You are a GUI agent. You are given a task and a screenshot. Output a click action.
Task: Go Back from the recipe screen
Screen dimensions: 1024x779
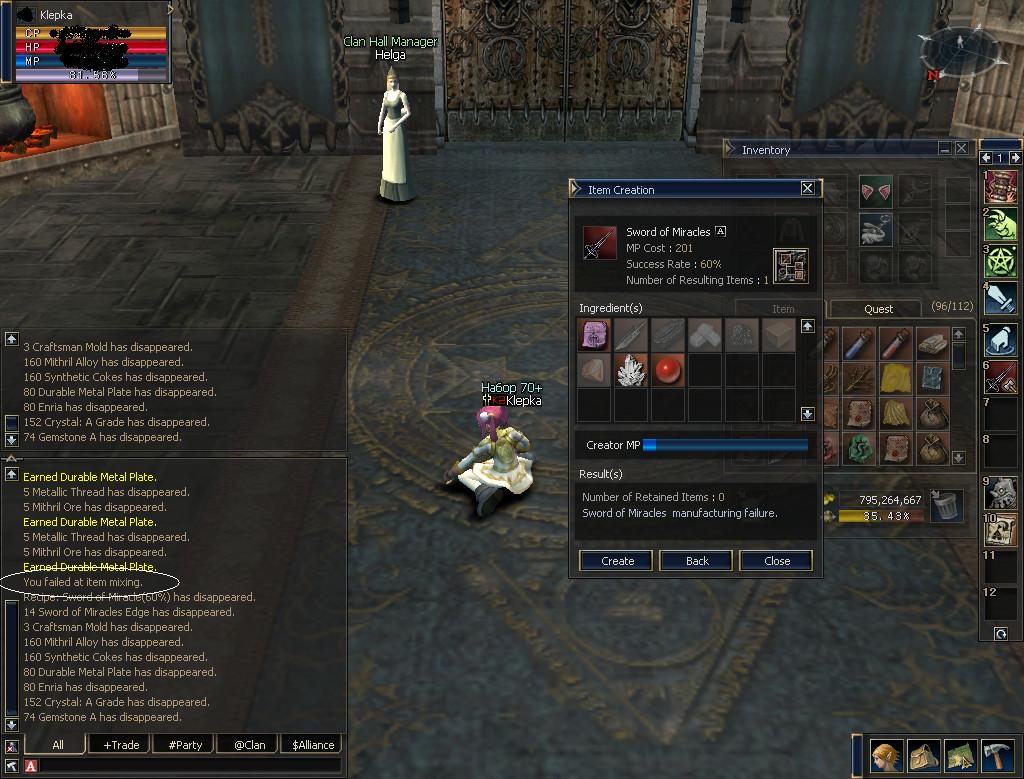coord(697,561)
